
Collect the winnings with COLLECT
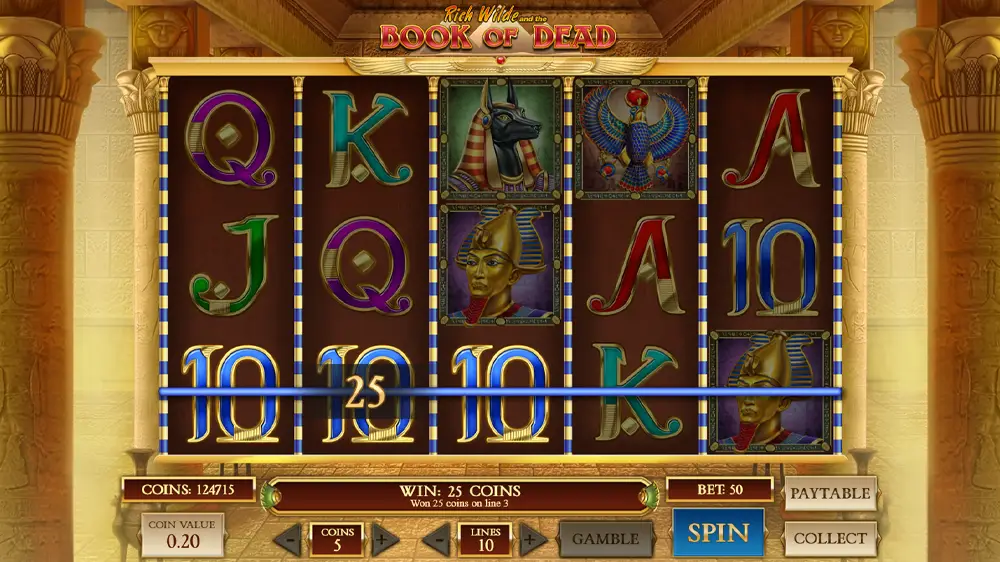[830, 538]
